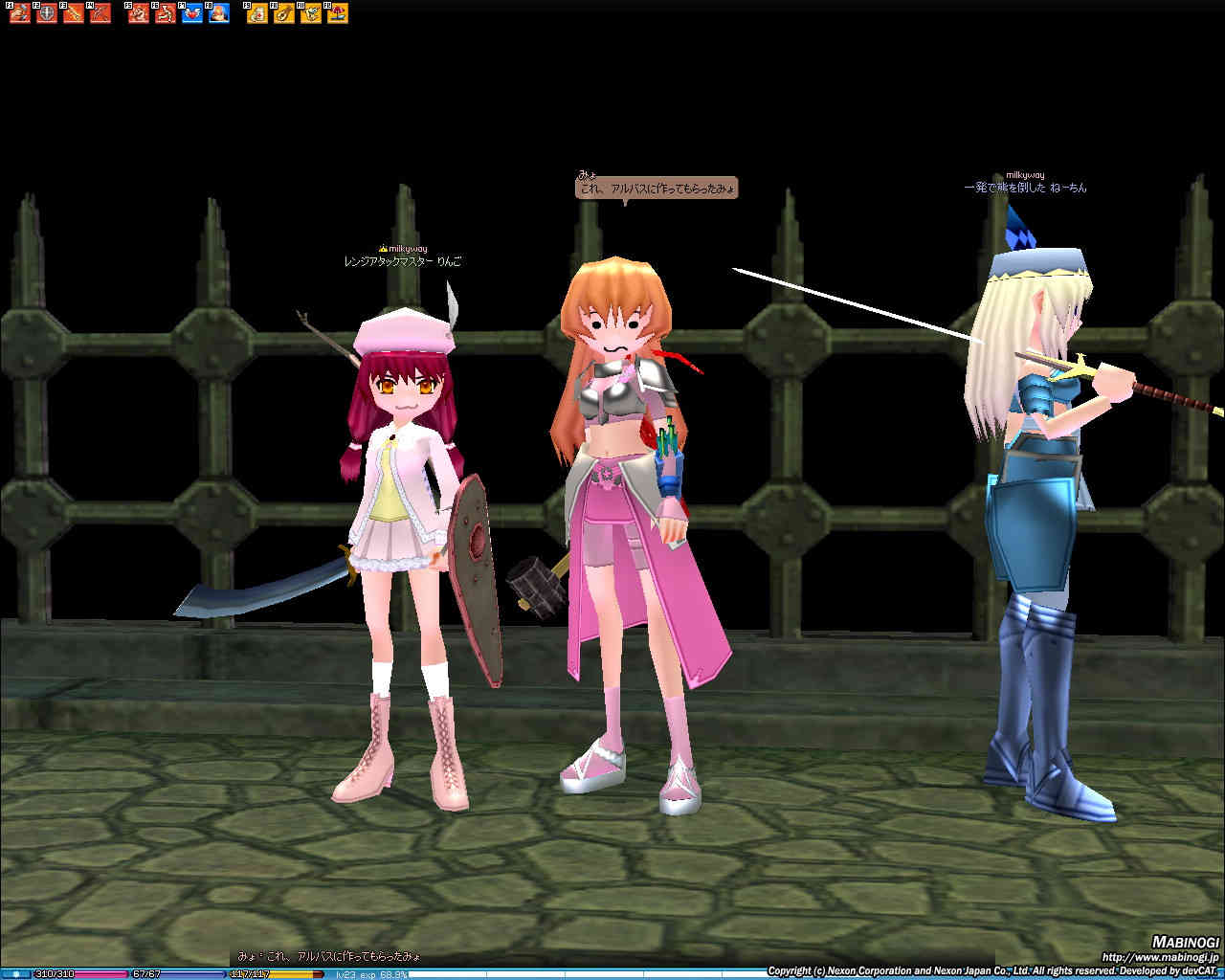Select the F11 yellow skill icon
Image resolution: width=1225 pixels, height=980 pixels.
(x=311, y=13)
